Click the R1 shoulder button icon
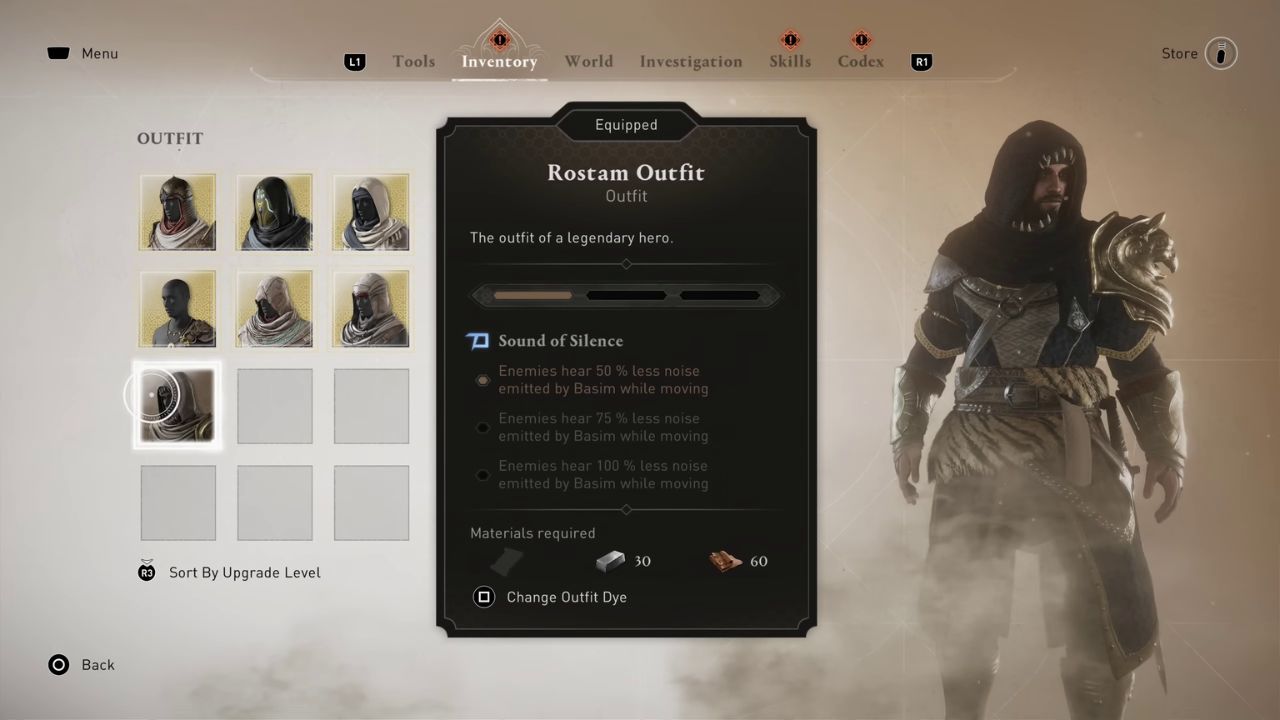 click(x=921, y=61)
